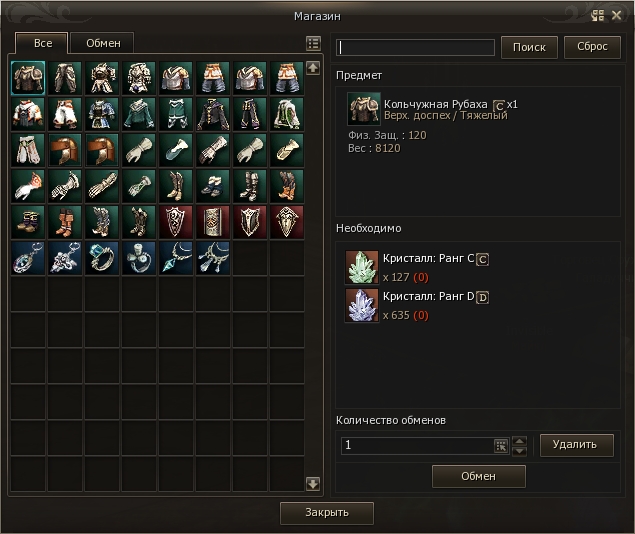Increase the exchange quantity by one

518,440
